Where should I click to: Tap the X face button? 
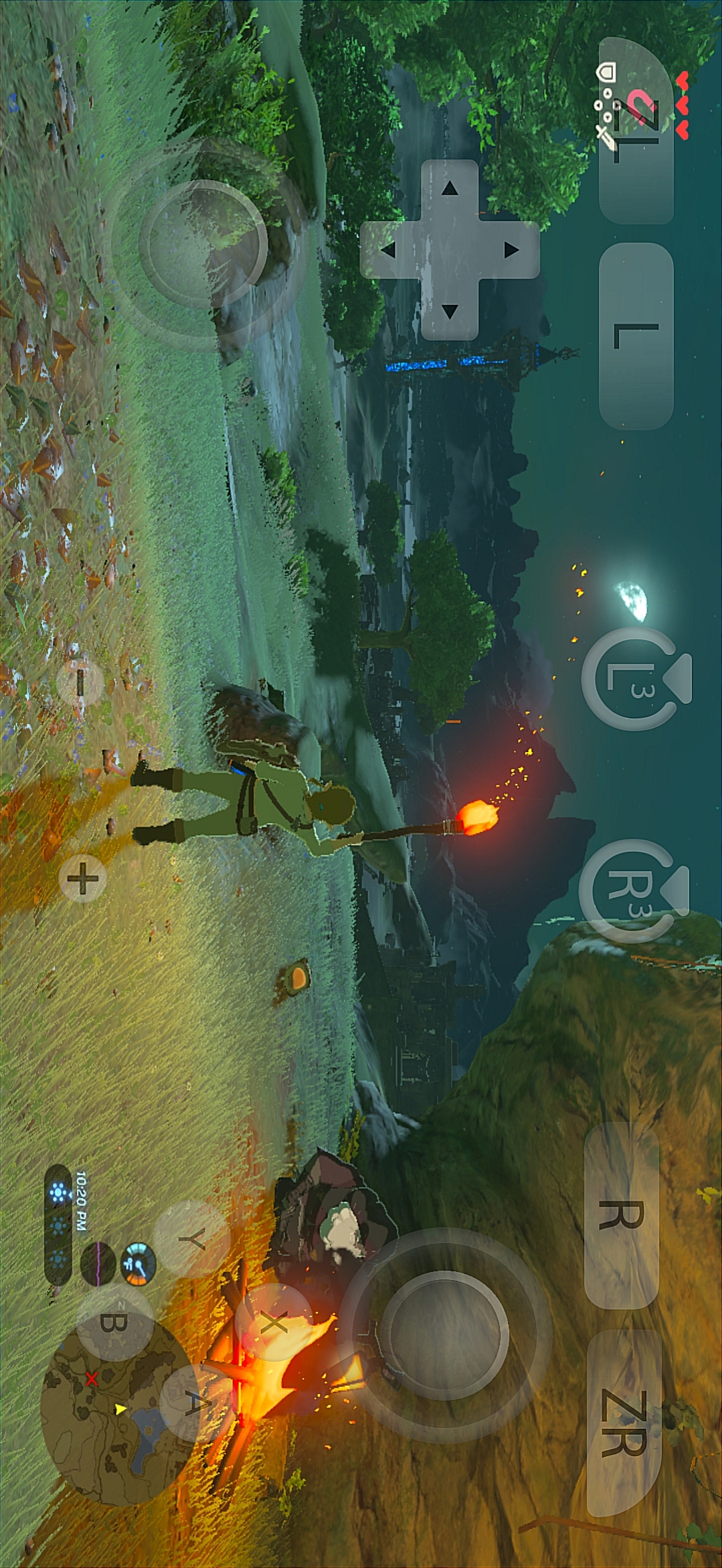tap(273, 1322)
